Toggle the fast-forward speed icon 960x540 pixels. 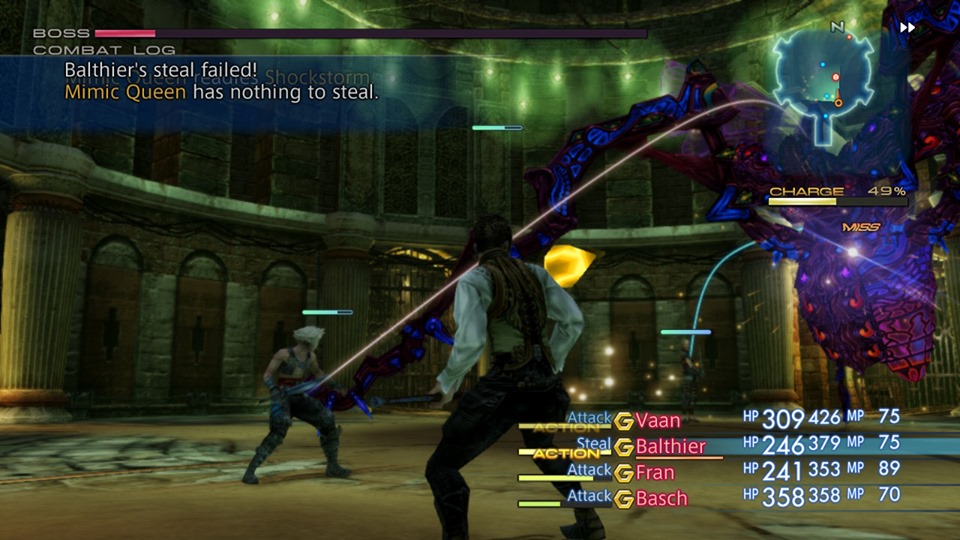(907, 28)
